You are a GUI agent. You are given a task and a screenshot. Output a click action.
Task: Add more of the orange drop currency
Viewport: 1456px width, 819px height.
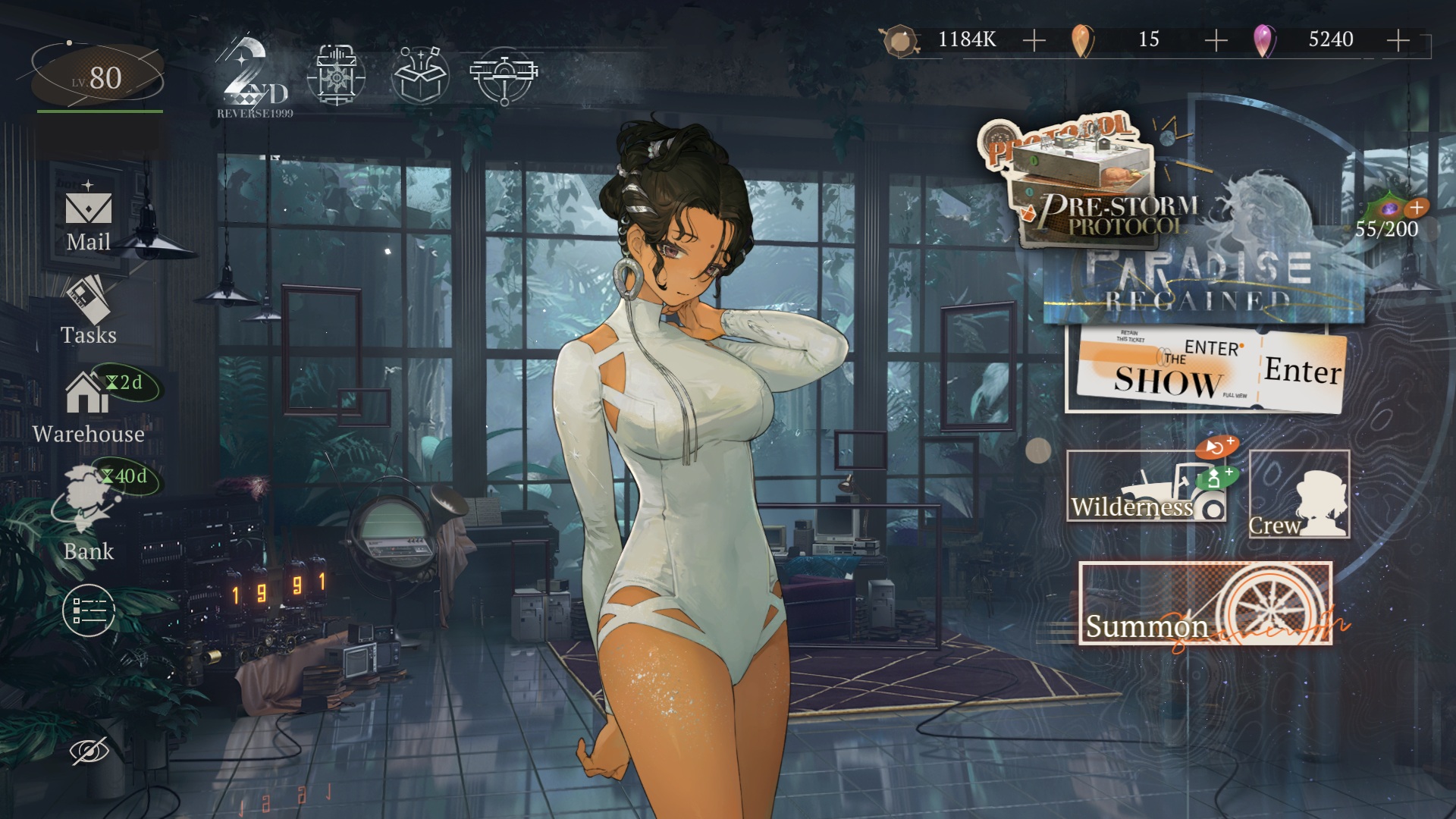point(1216,40)
